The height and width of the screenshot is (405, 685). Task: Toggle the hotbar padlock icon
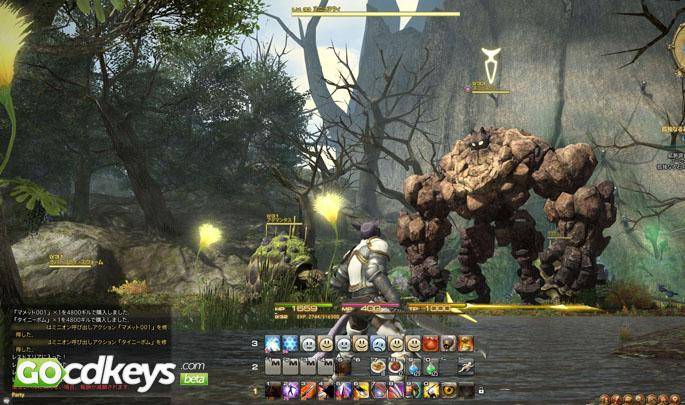click(481, 389)
